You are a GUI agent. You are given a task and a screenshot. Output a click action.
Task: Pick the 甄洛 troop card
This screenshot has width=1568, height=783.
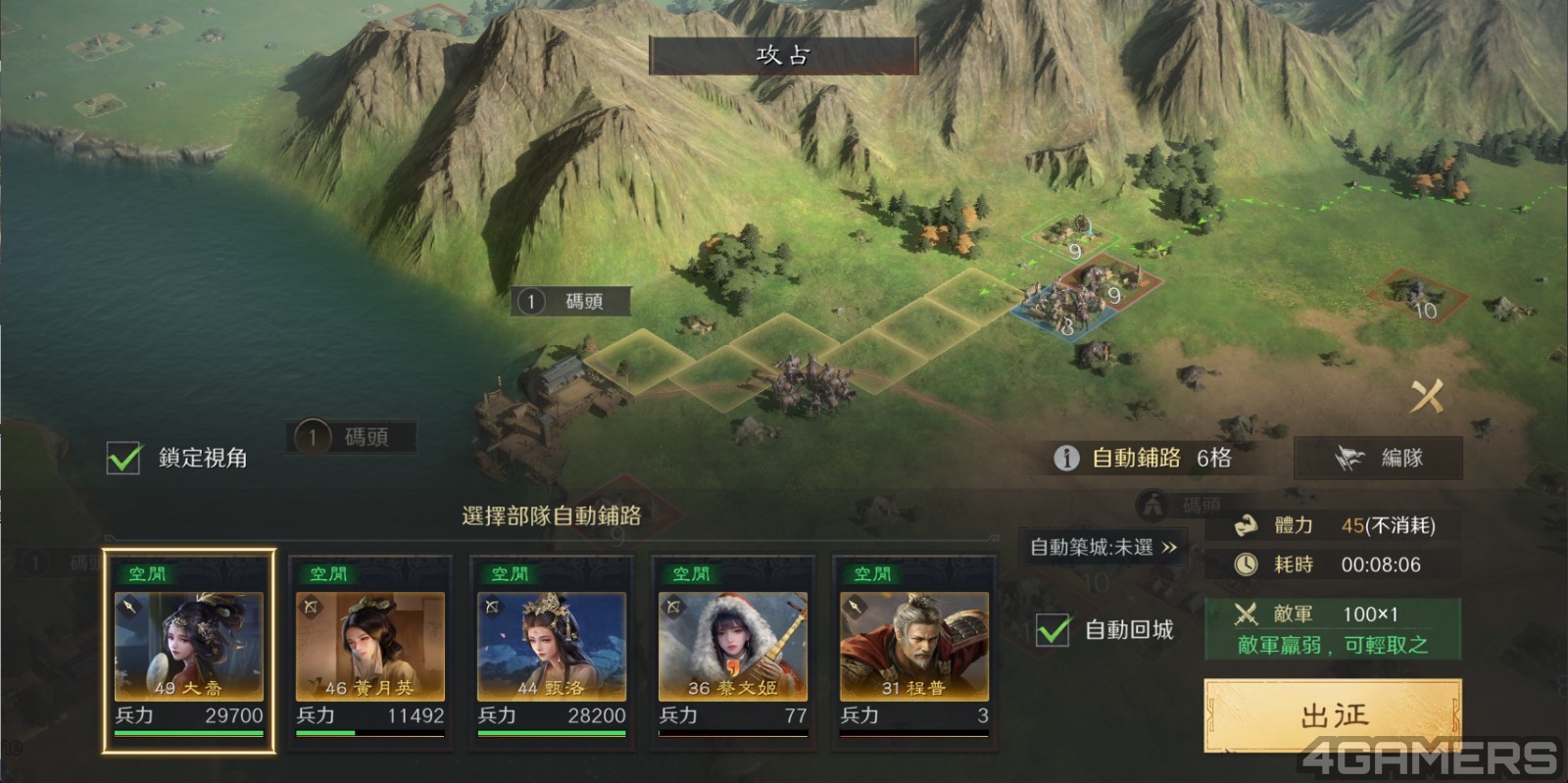551,649
